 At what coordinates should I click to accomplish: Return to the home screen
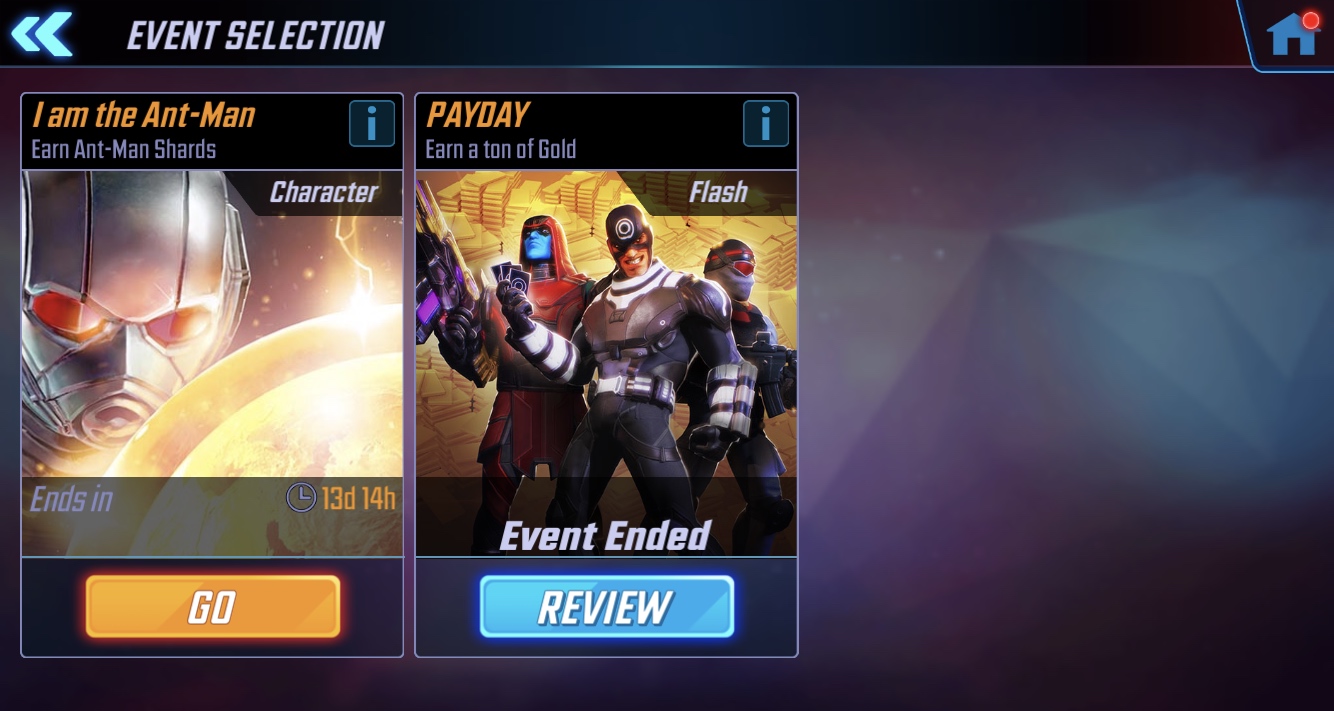click(1291, 35)
